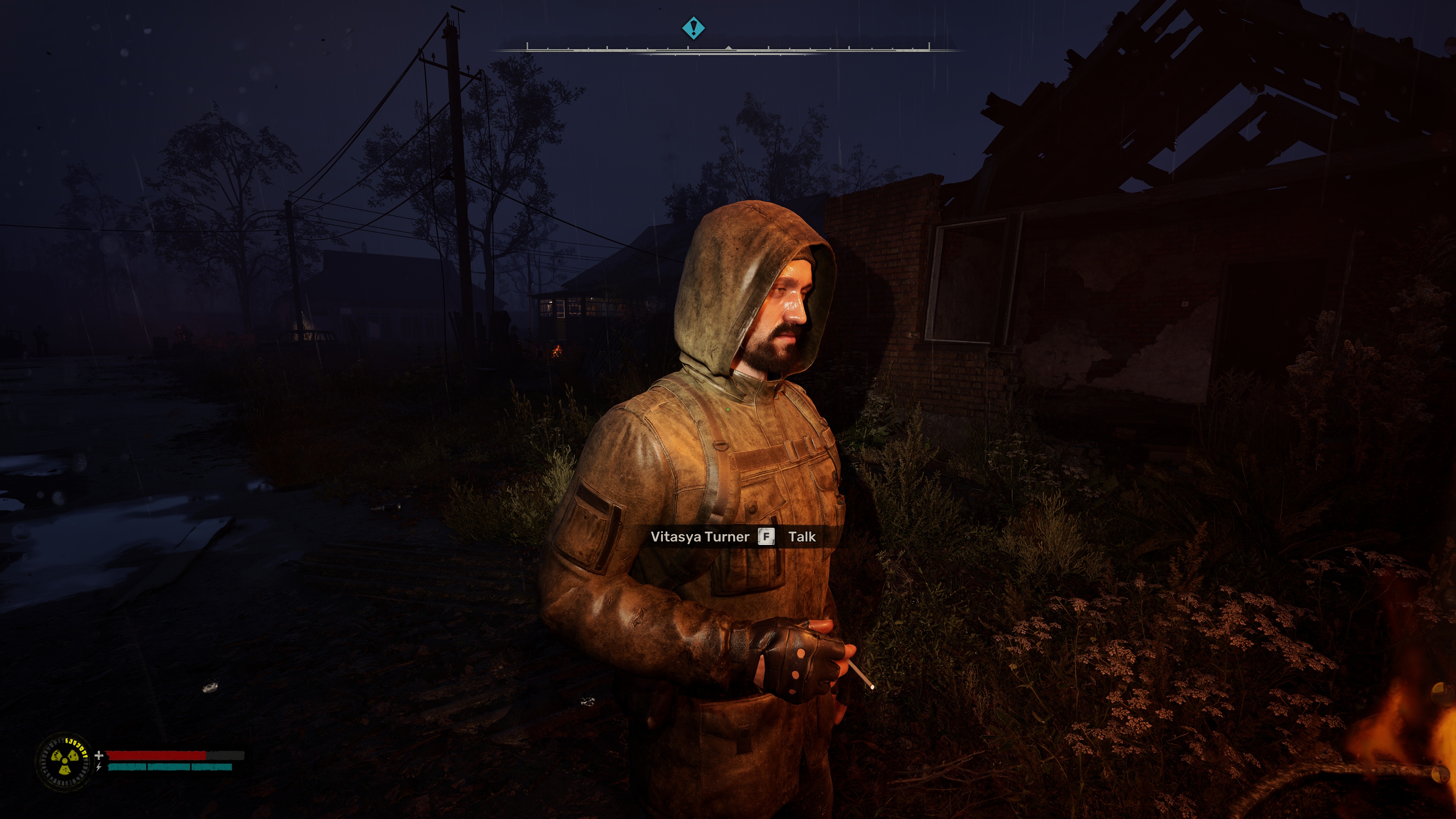
Task: Click the compass bar heading strip
Action: [x=728, y=50]
